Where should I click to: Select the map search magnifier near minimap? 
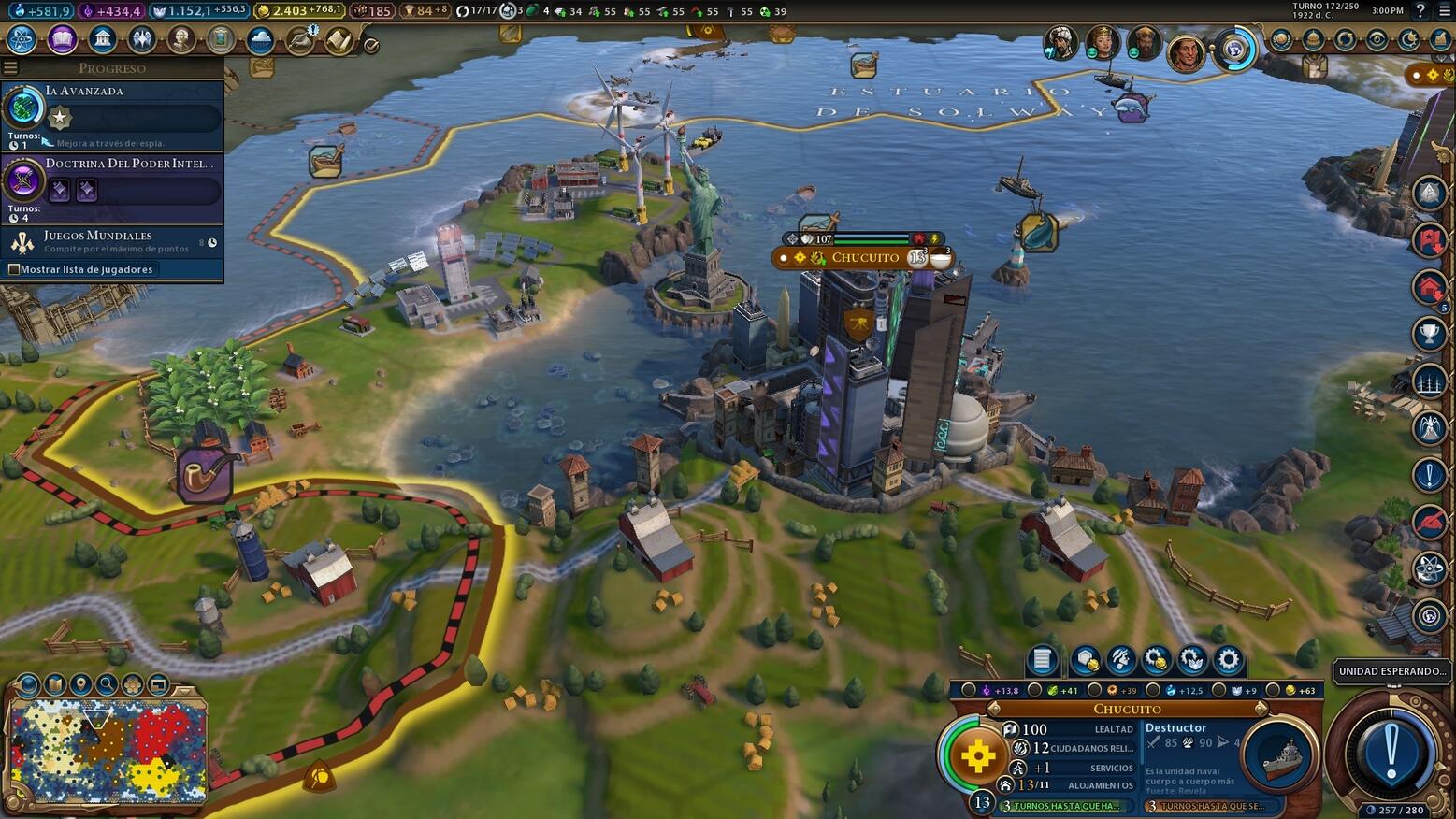point(105,684)
